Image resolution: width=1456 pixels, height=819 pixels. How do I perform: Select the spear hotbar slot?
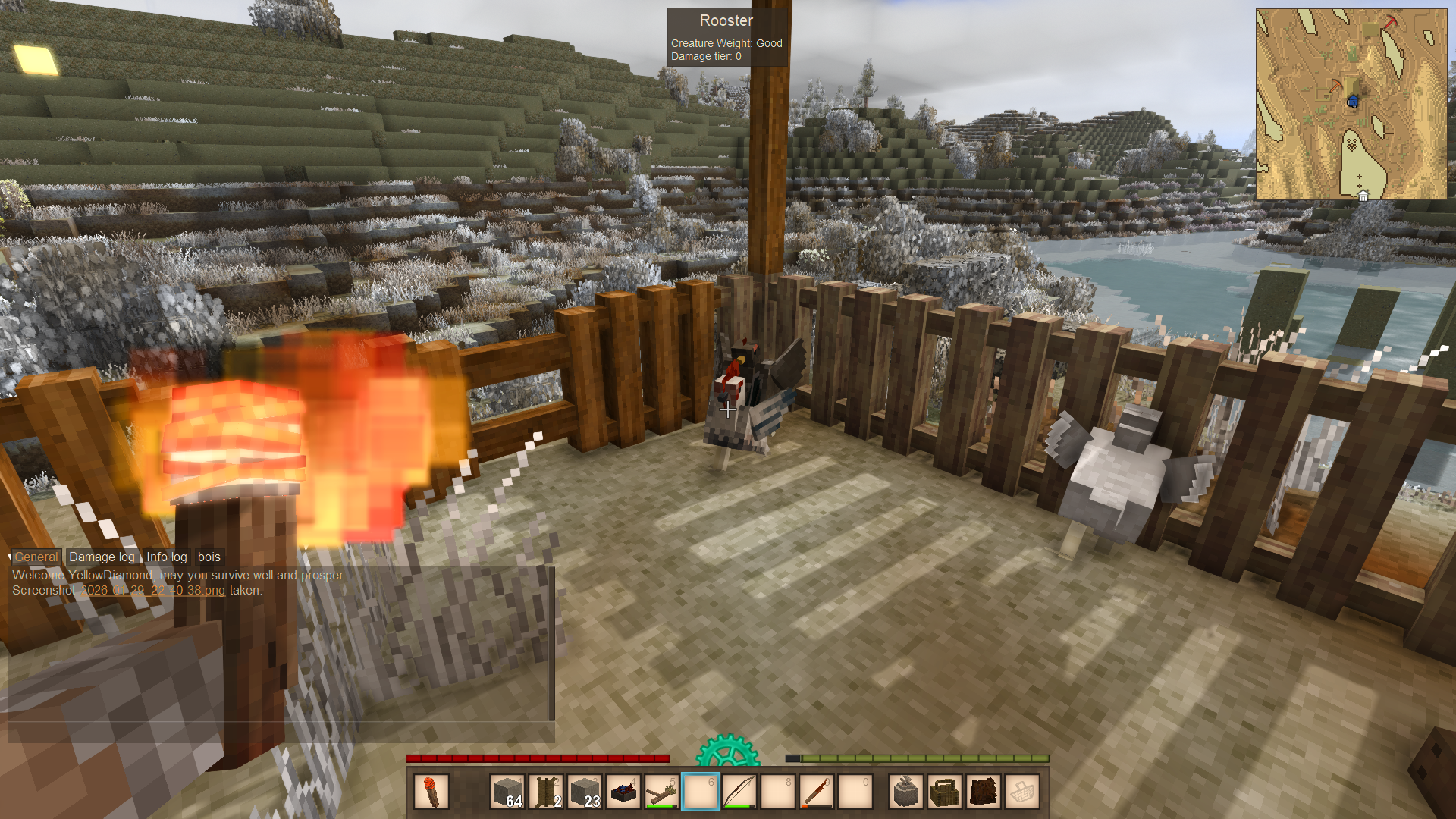point(817,792)
